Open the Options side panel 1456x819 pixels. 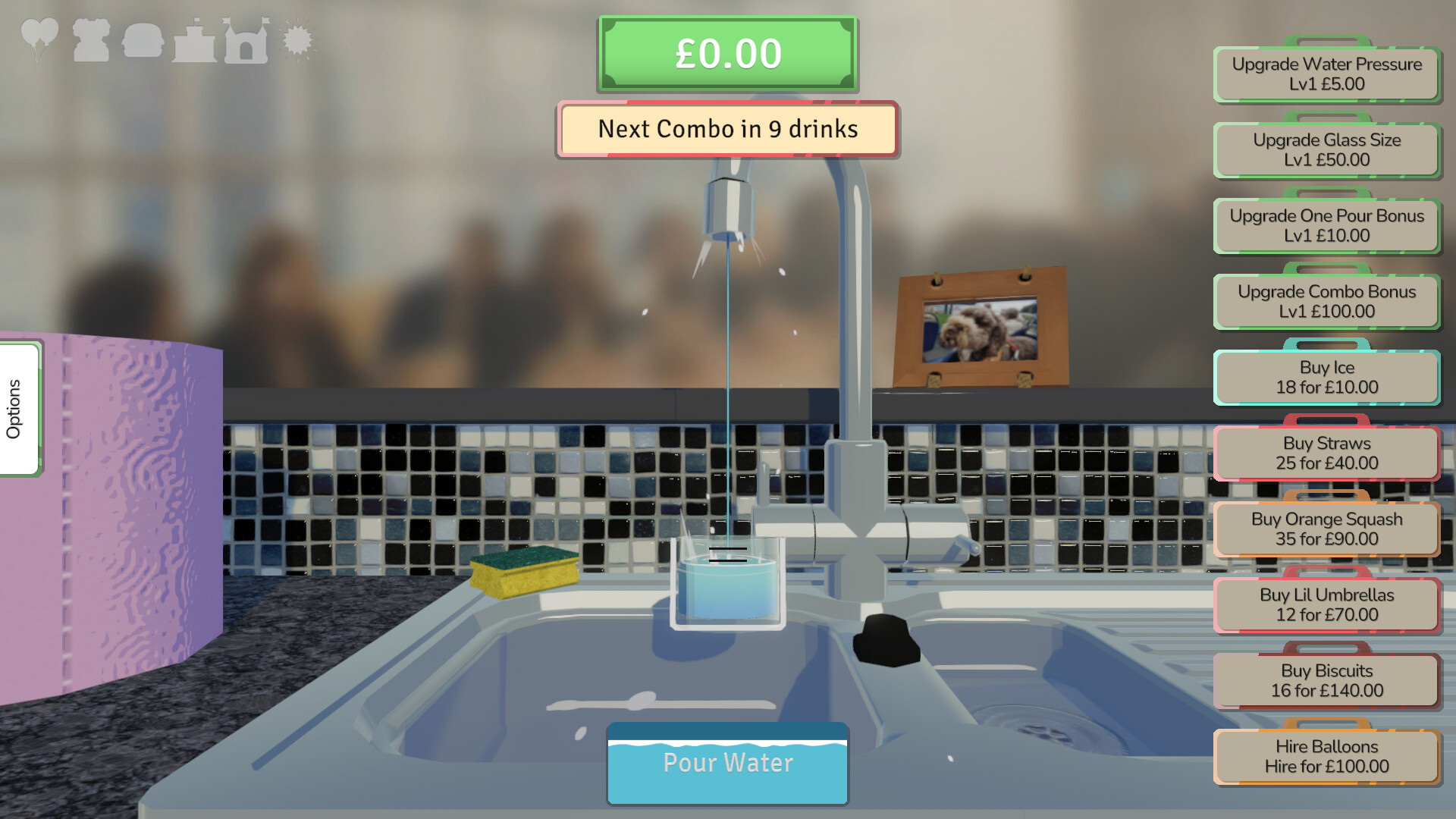click(x=17, y=408)
